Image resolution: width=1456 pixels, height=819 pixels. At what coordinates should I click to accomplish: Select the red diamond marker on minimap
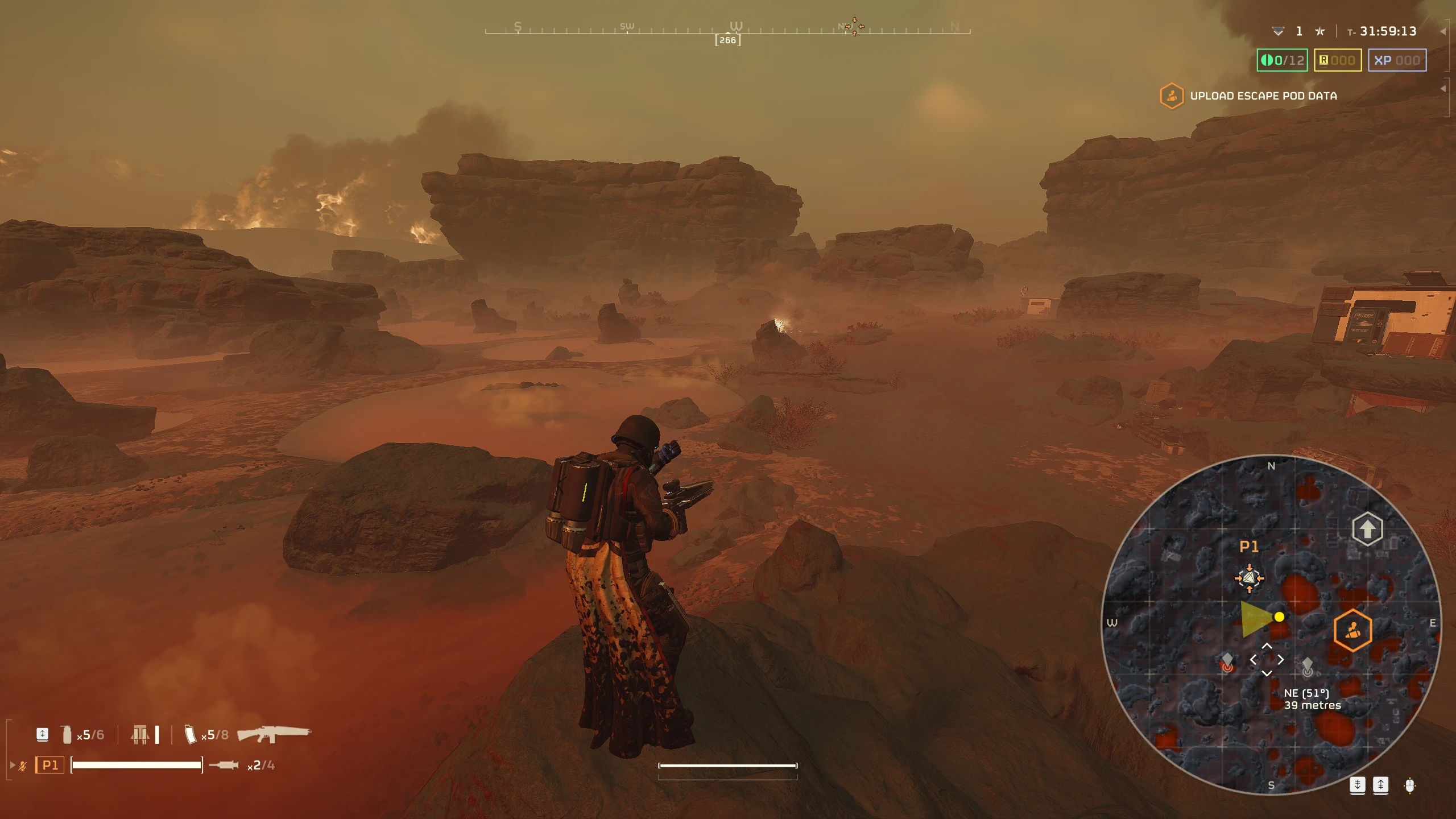pos(1227,662)
